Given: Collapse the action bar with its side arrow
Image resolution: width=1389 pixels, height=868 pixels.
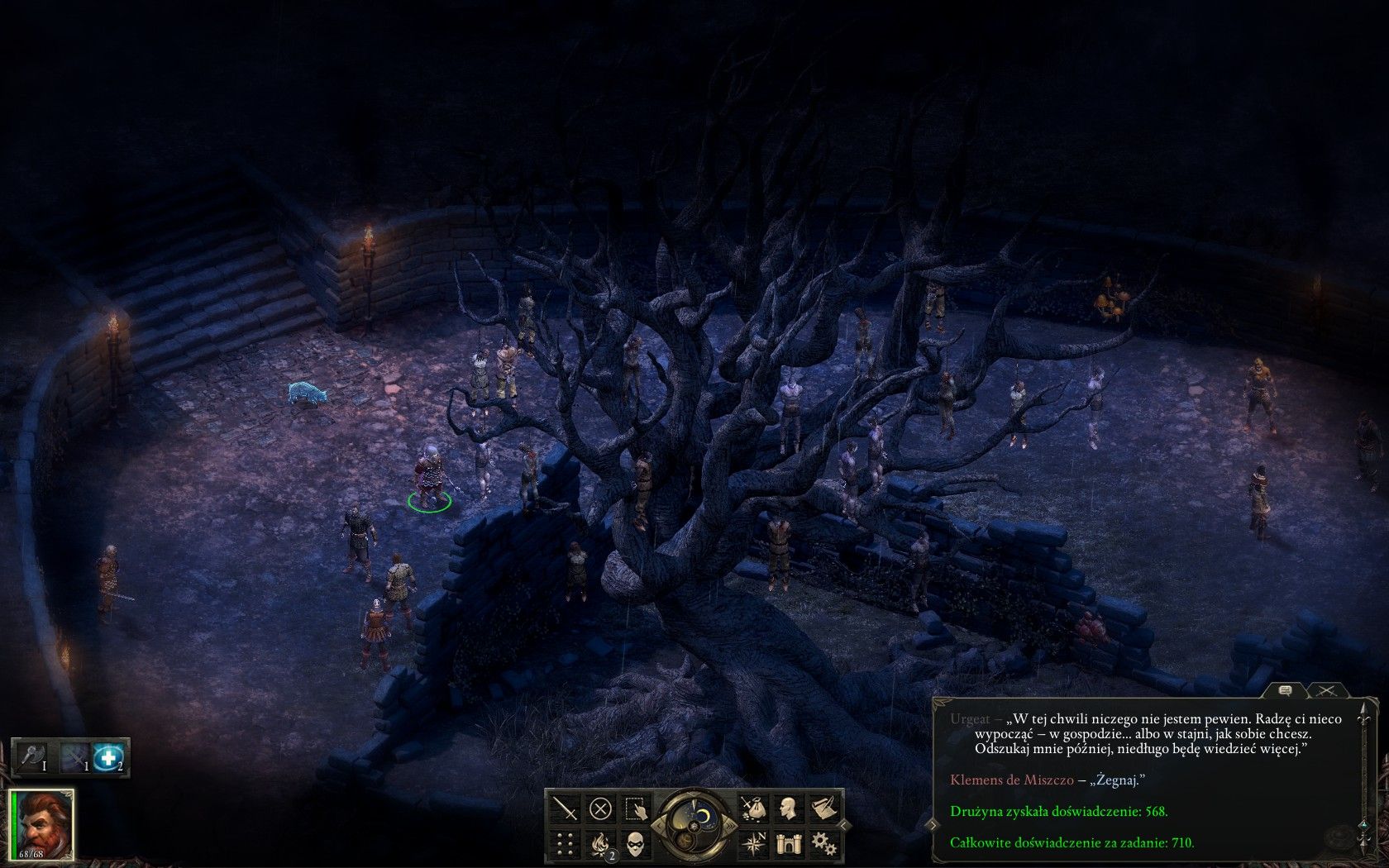Looking at the screenshot, I should 844,824.
